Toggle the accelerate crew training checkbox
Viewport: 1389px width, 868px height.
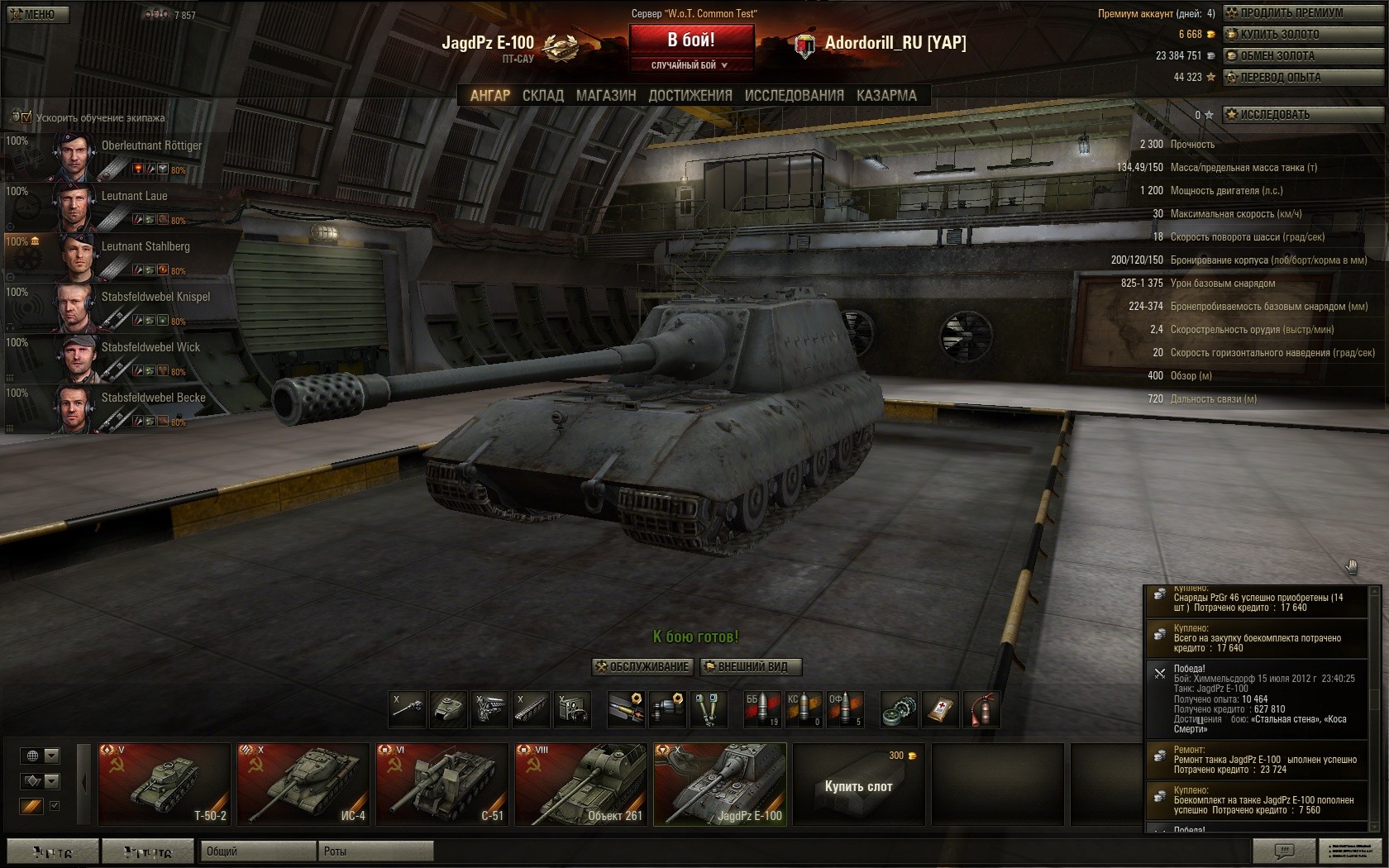point(26,117)
